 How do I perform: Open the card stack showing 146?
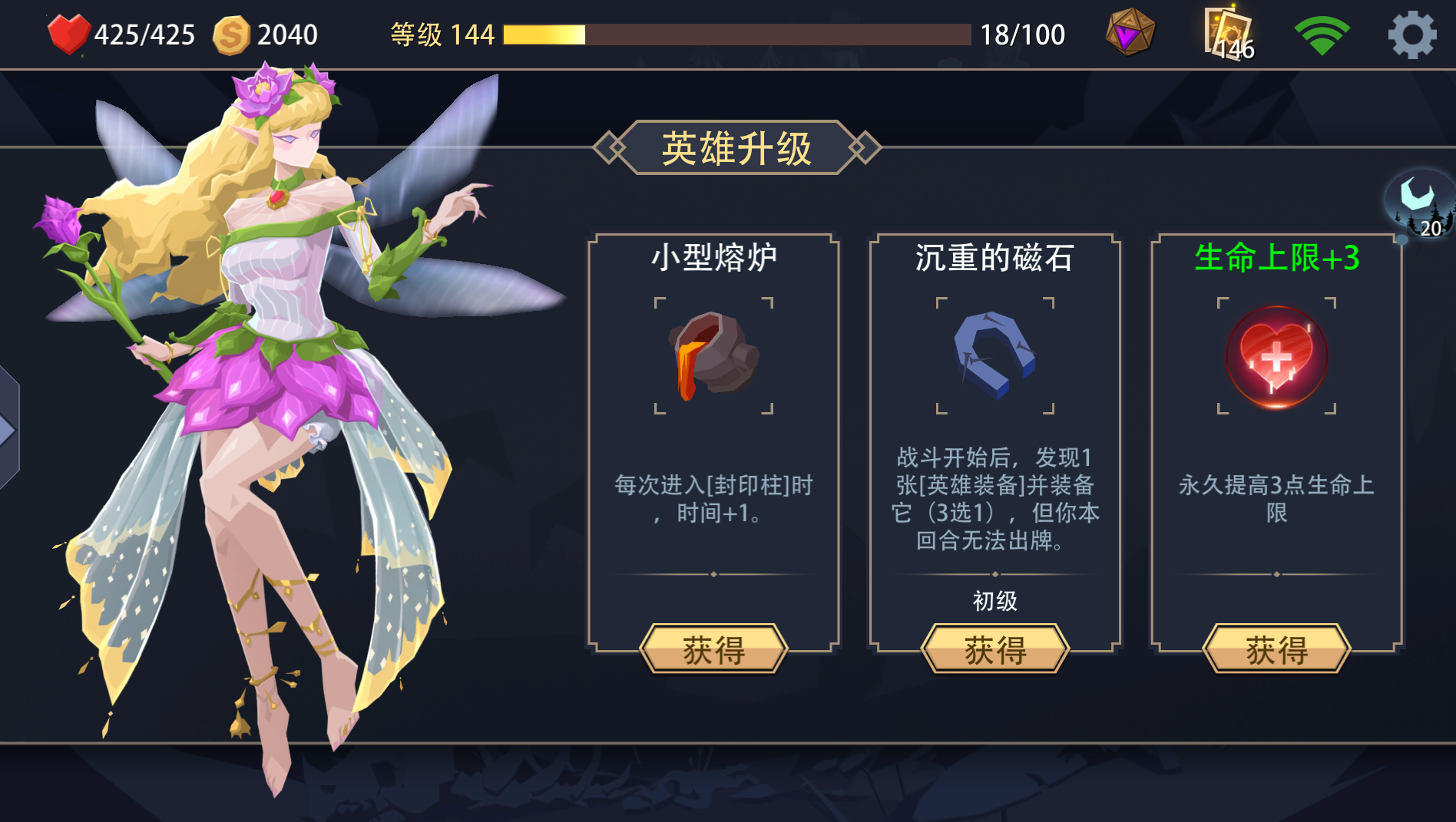(1226, 32)
